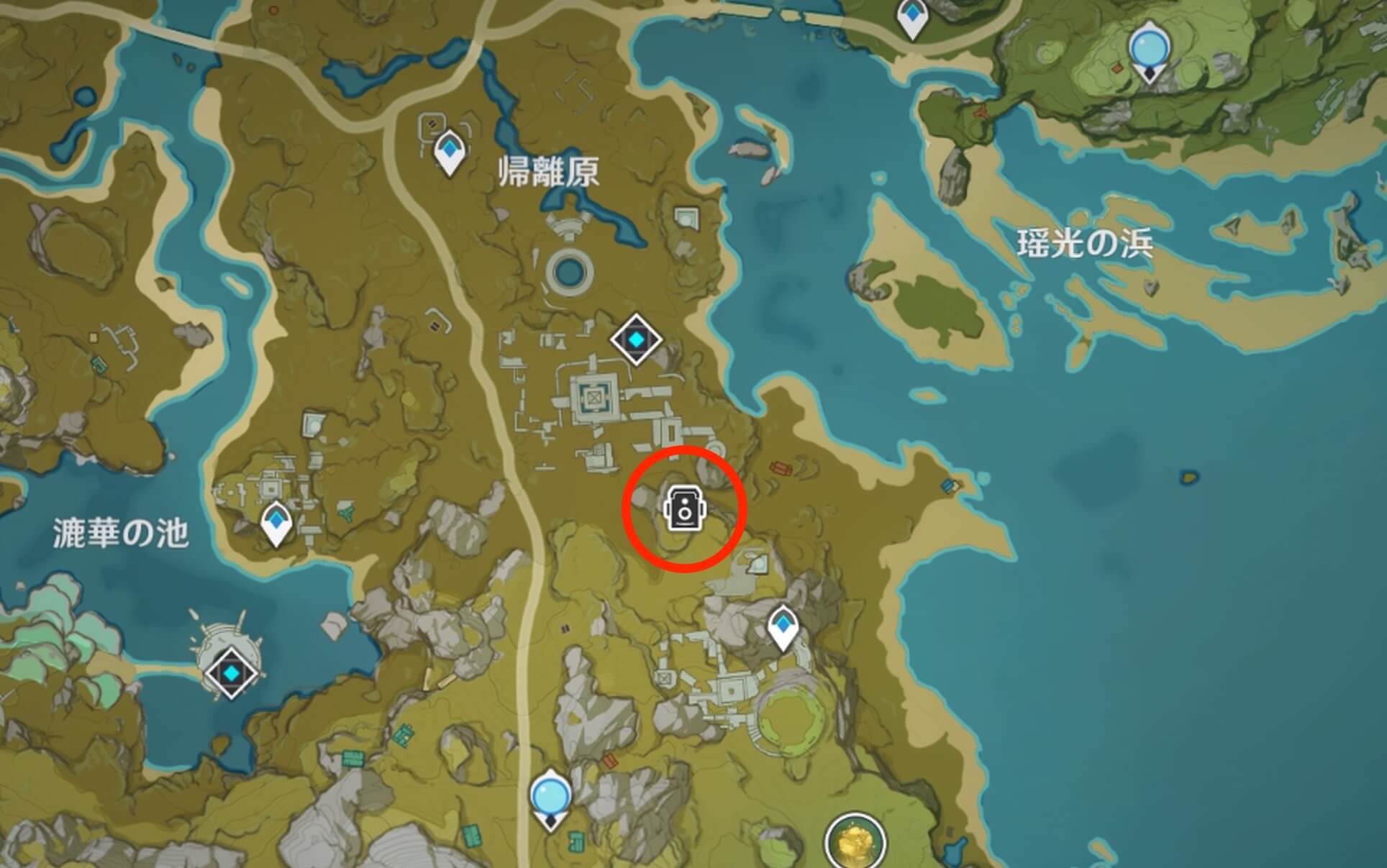Select the 漉華の池 area name

pos(119,529)
